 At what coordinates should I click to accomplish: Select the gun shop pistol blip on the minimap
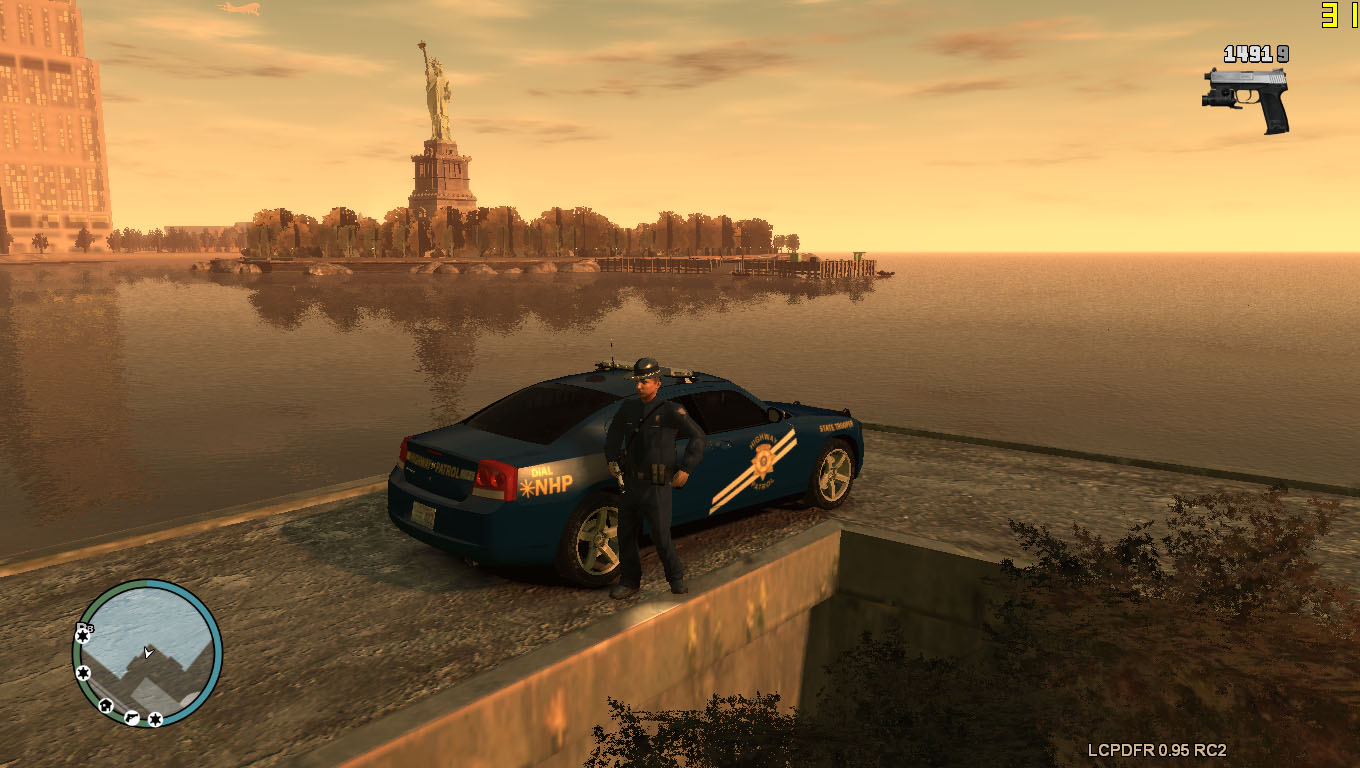[x=131, y=716]
